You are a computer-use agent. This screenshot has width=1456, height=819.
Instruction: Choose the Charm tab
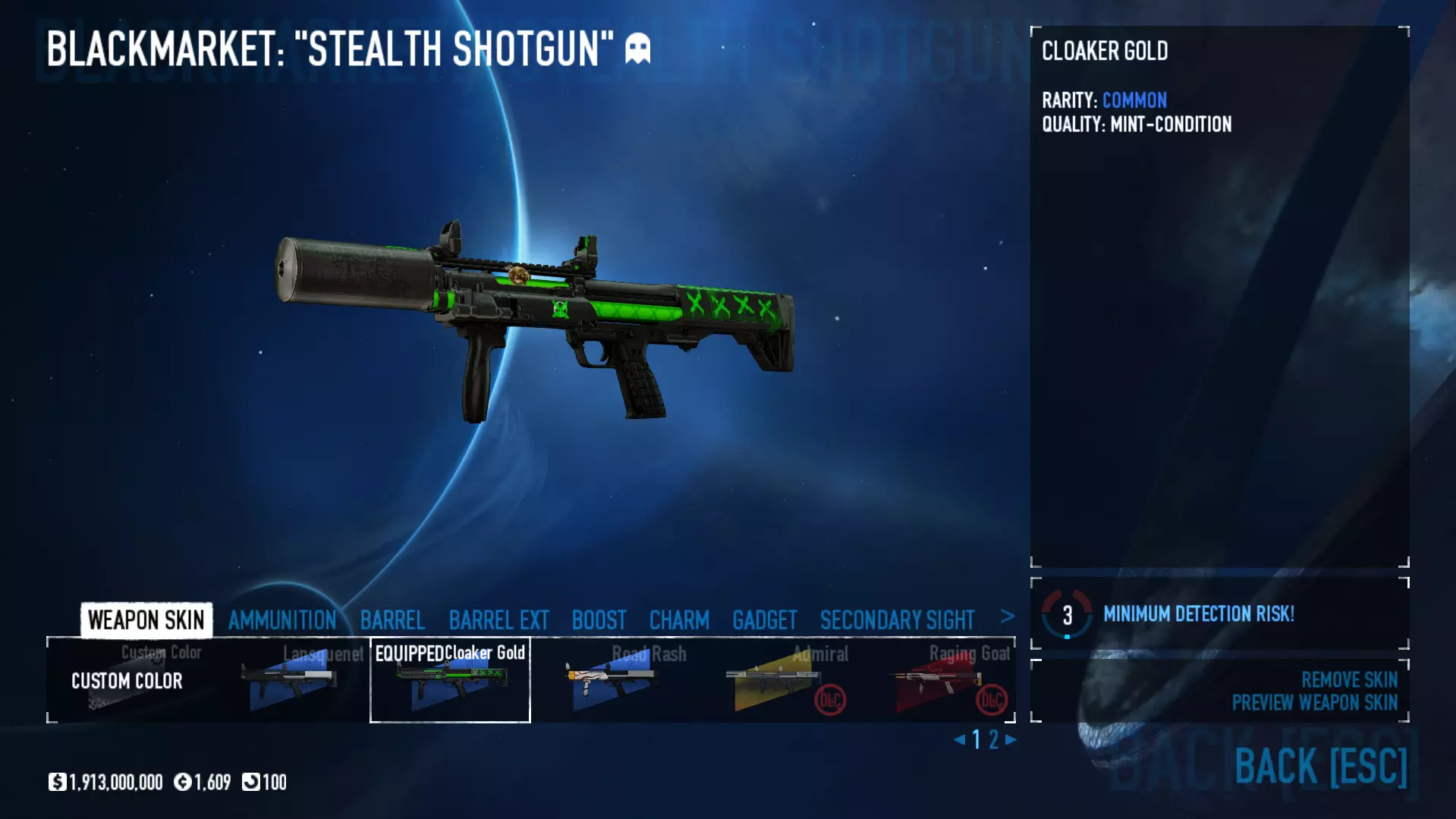coord(679,620)
